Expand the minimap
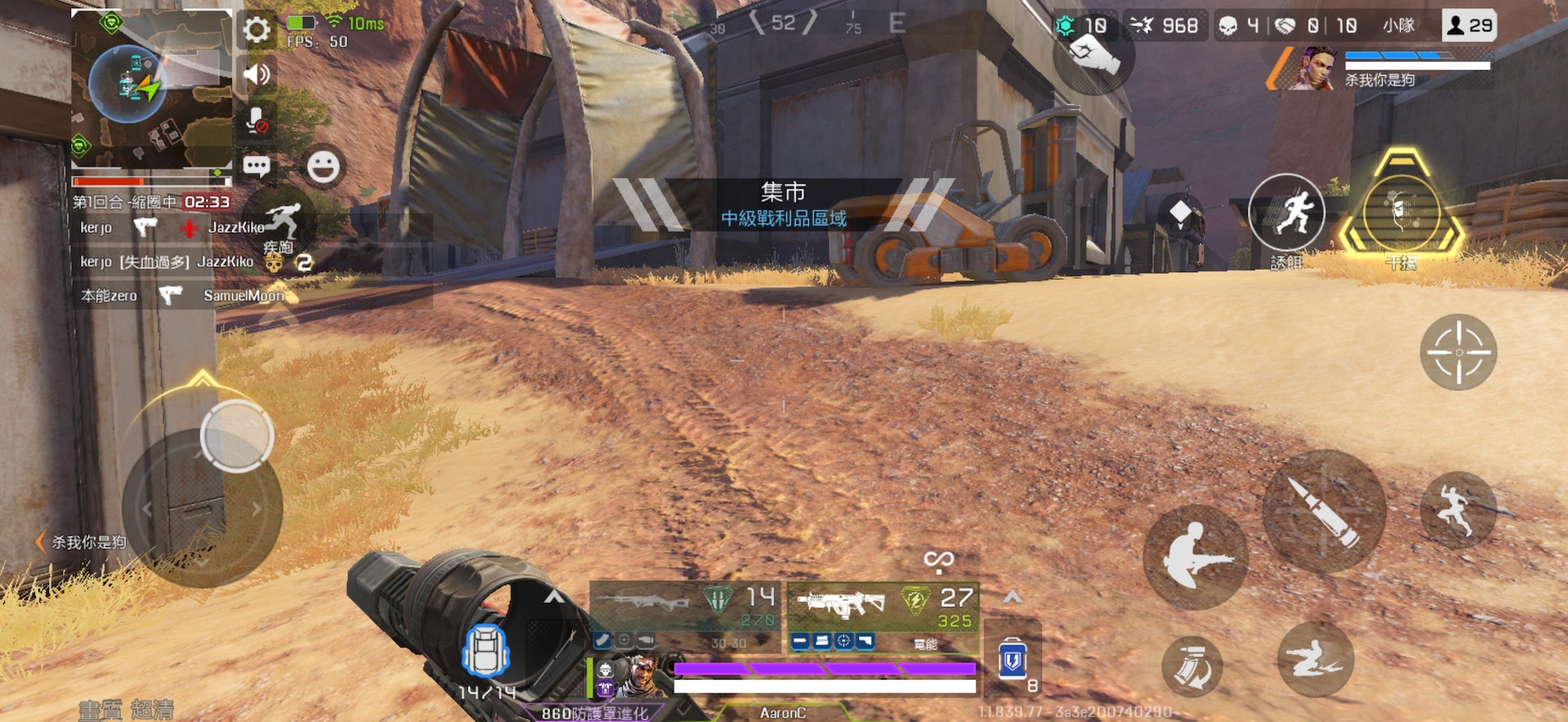Screen dimensions: 1568x722 click(152, 88)
